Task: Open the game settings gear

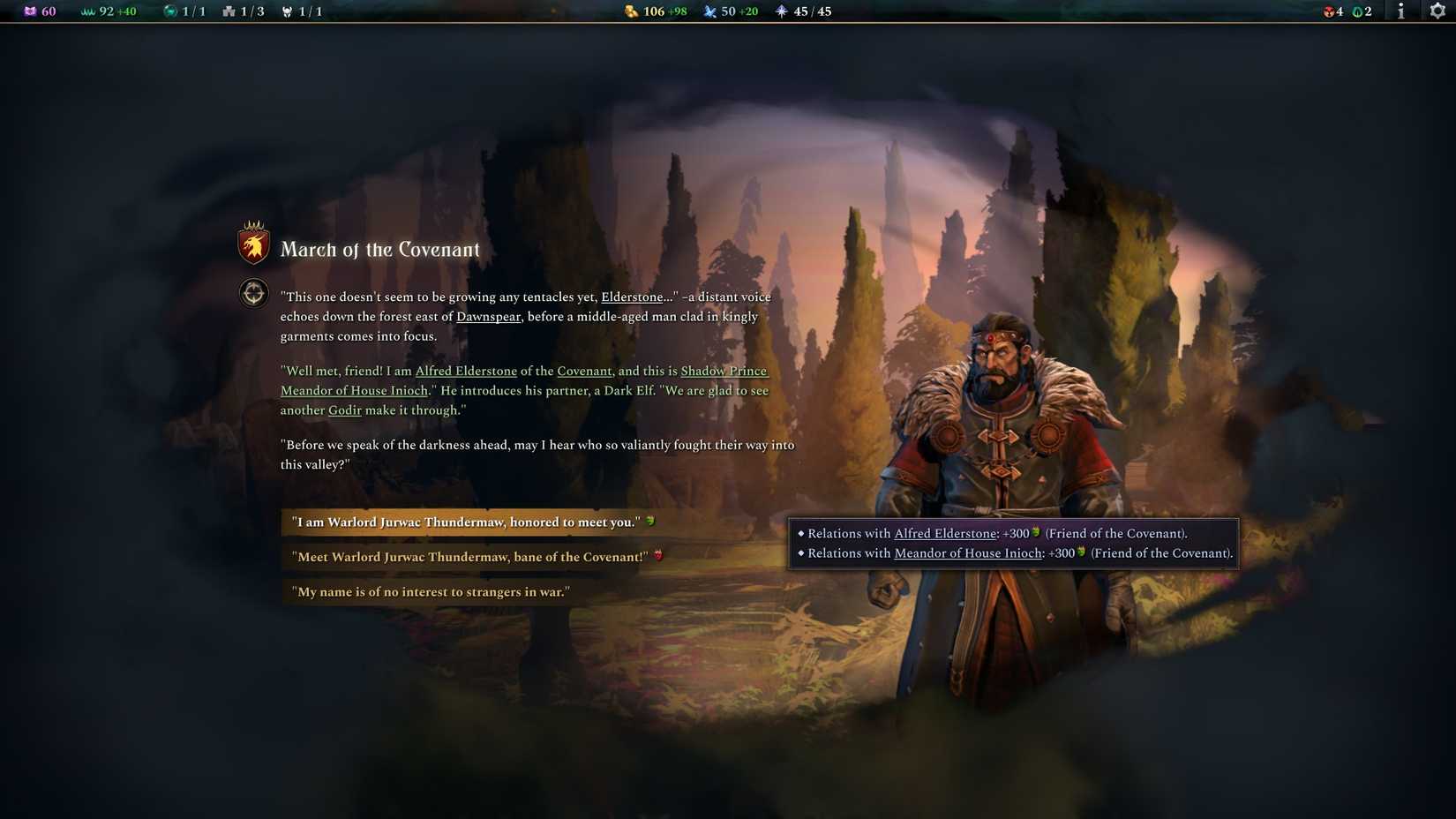Action: [1437, 11]
